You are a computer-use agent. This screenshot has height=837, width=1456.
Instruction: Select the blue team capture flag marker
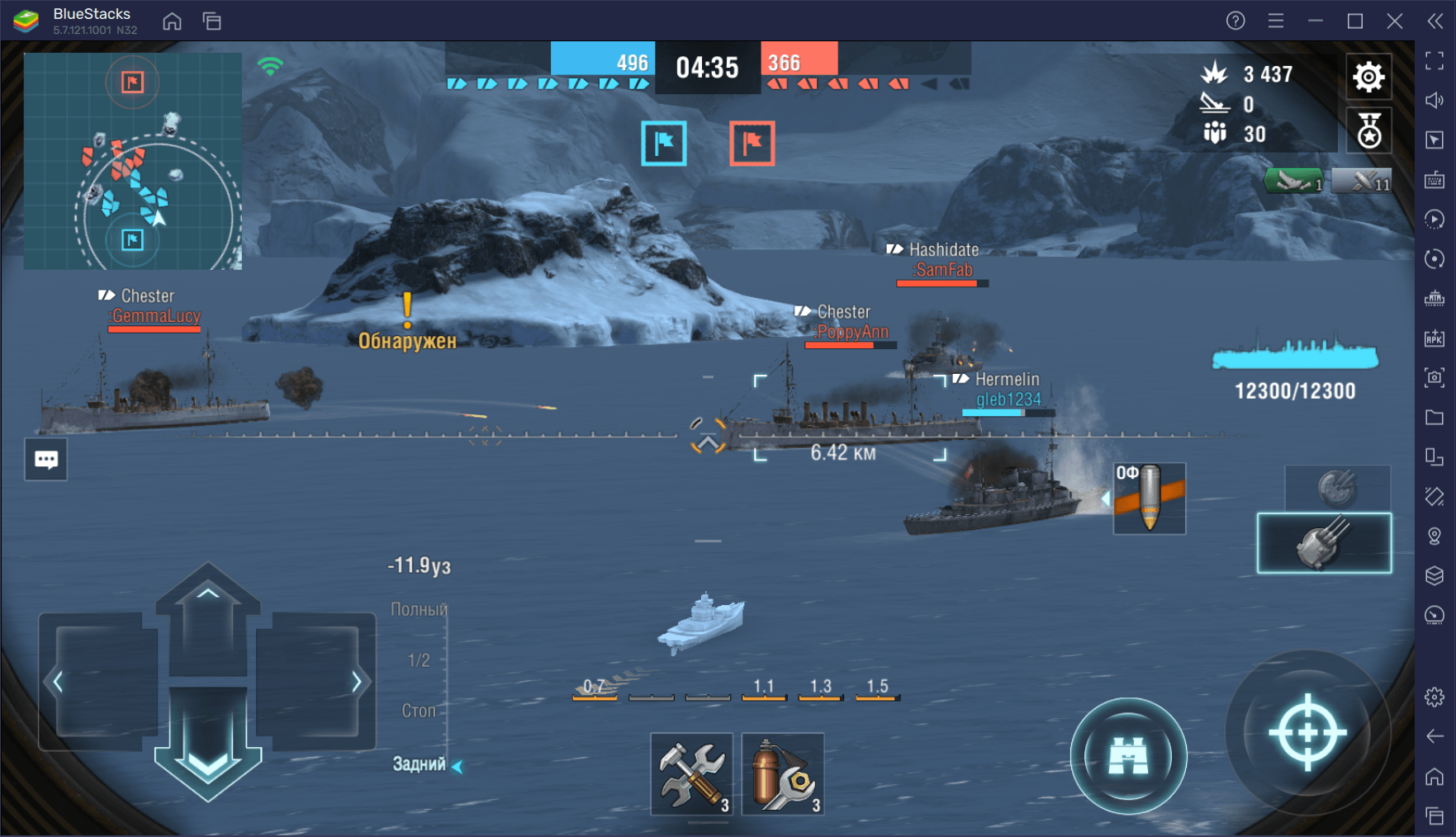click(664, 143)
